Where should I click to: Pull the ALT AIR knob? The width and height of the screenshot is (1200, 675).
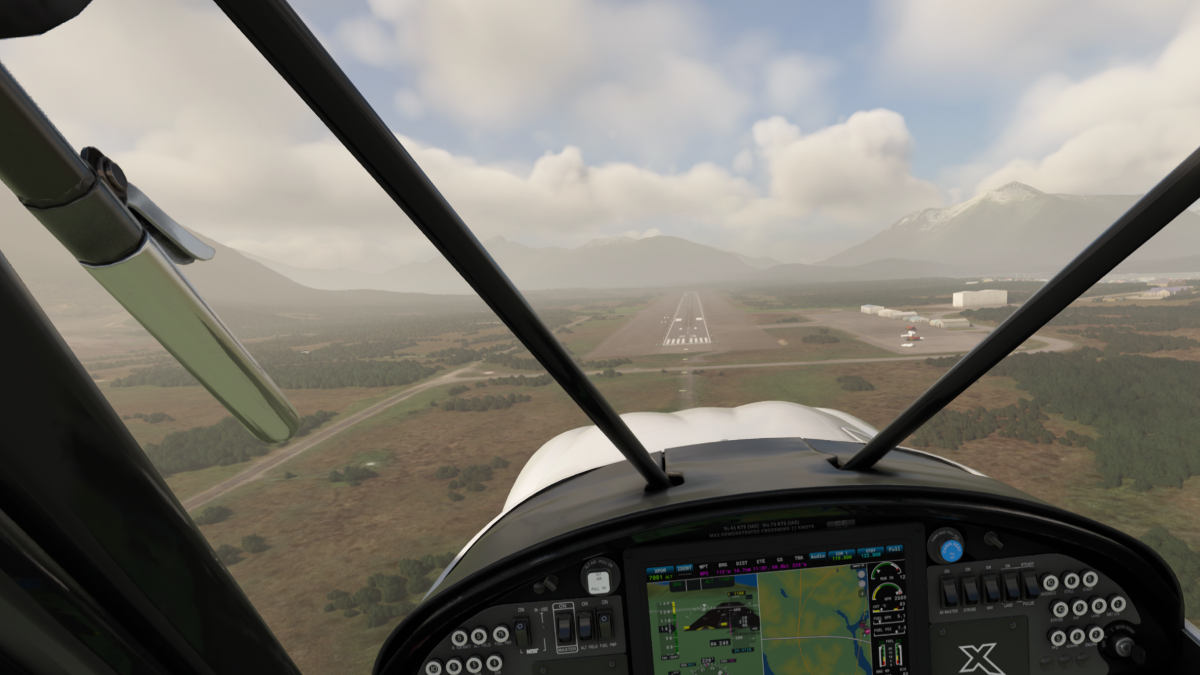598,580
